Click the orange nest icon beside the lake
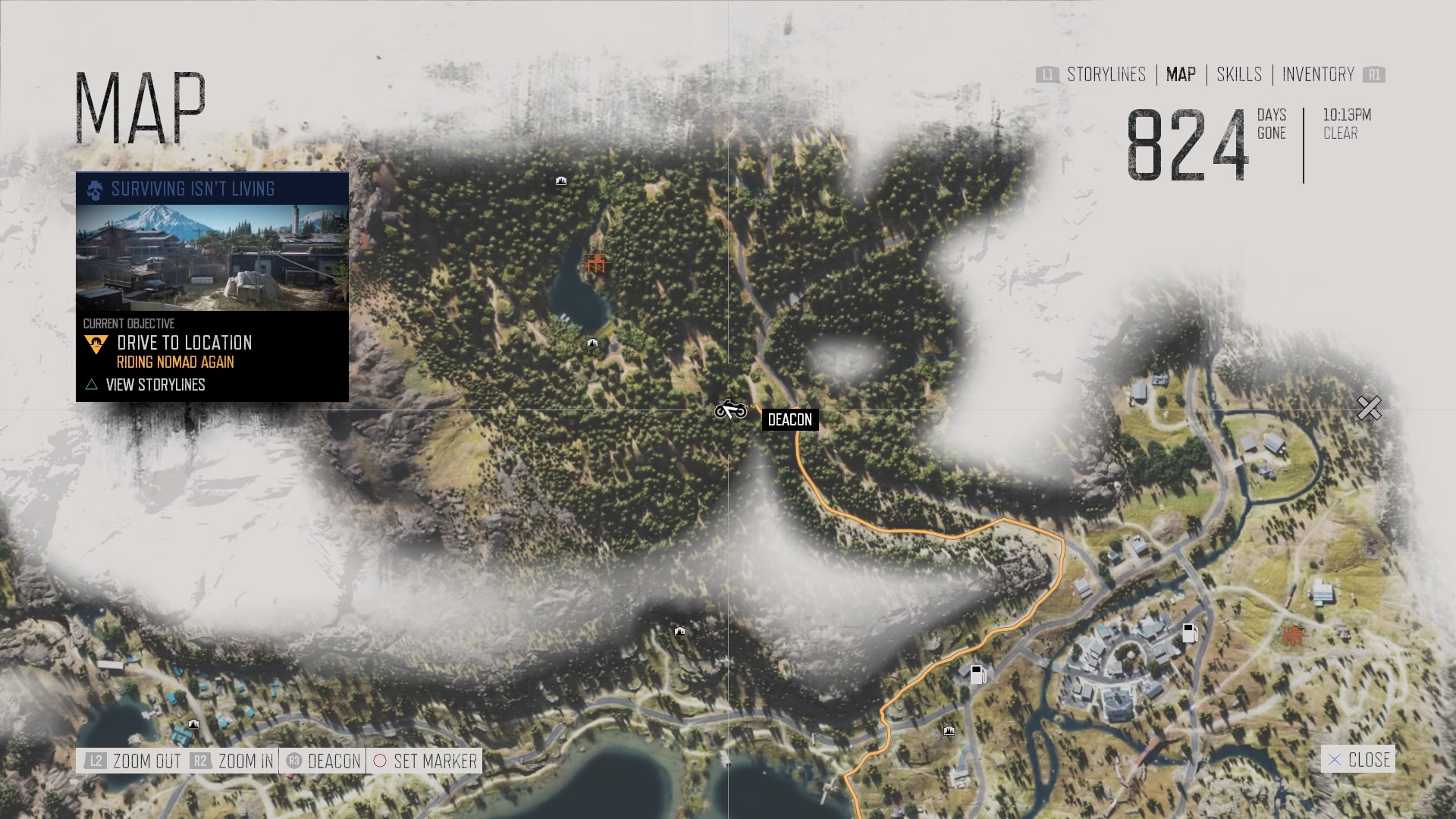1456x819 pixels. point(596,264)
